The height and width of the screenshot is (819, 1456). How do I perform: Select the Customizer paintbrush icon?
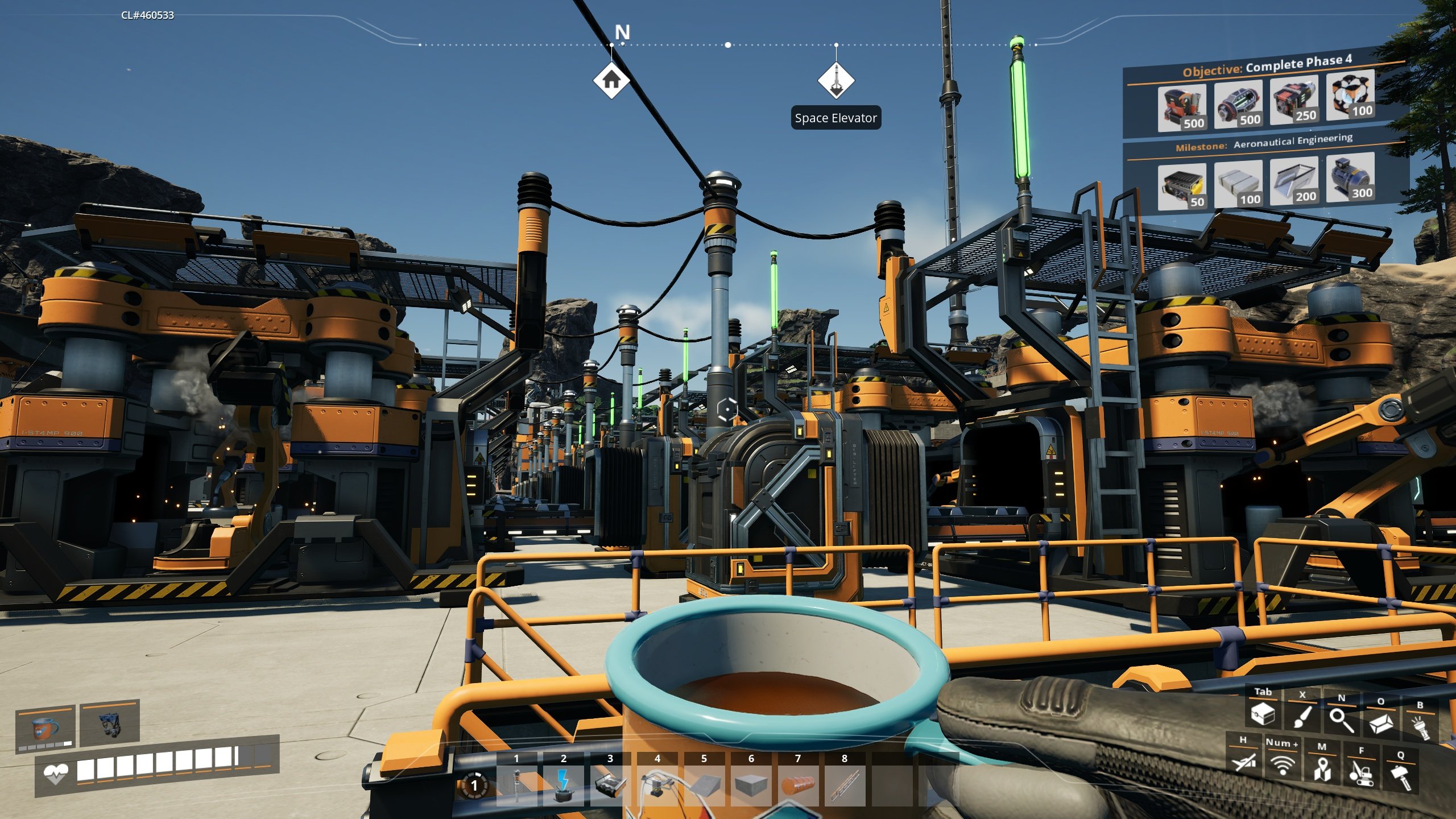click(x=1304, y=718)
